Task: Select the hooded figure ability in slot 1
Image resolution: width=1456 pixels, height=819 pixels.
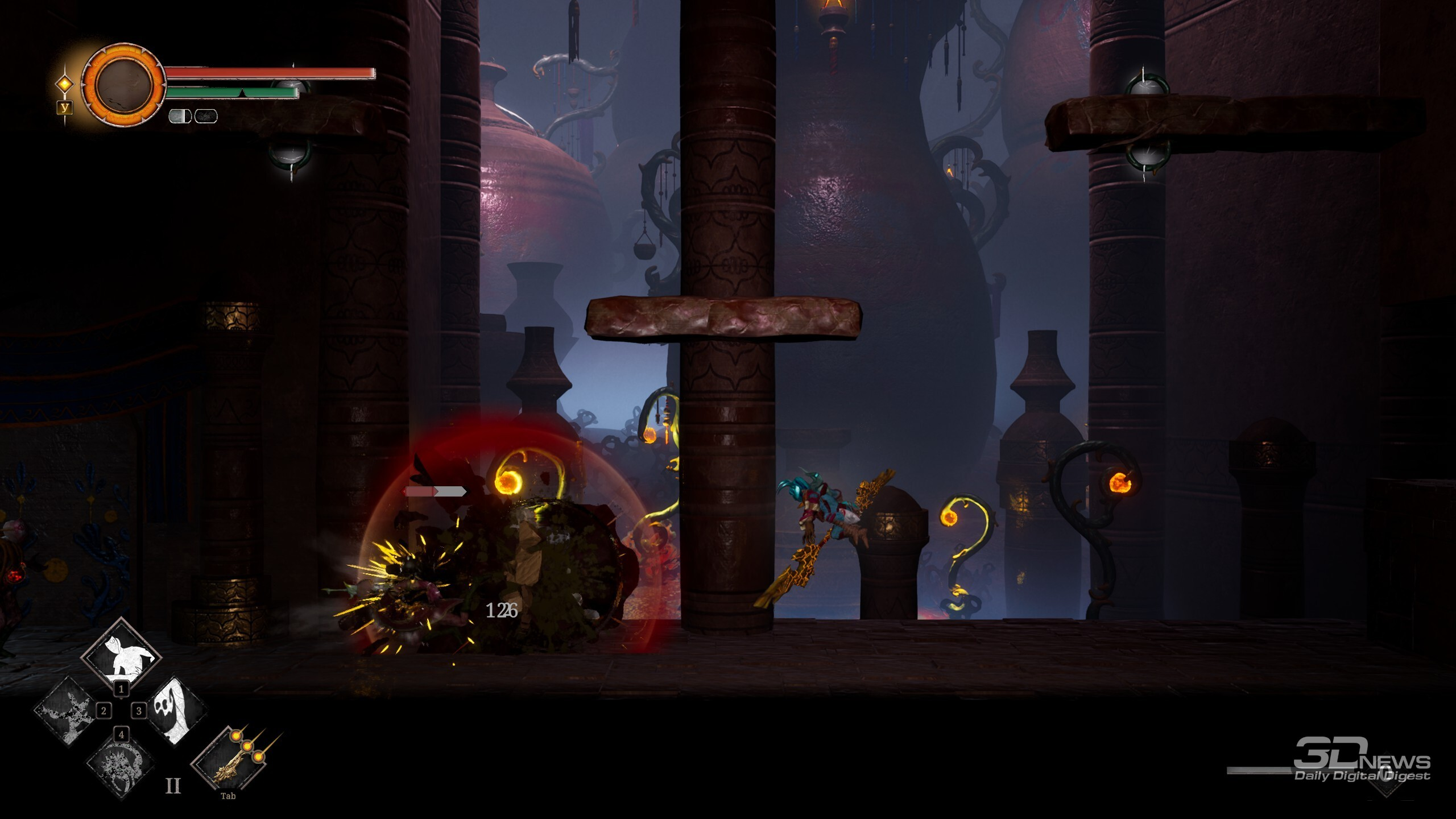Action: 122,656
